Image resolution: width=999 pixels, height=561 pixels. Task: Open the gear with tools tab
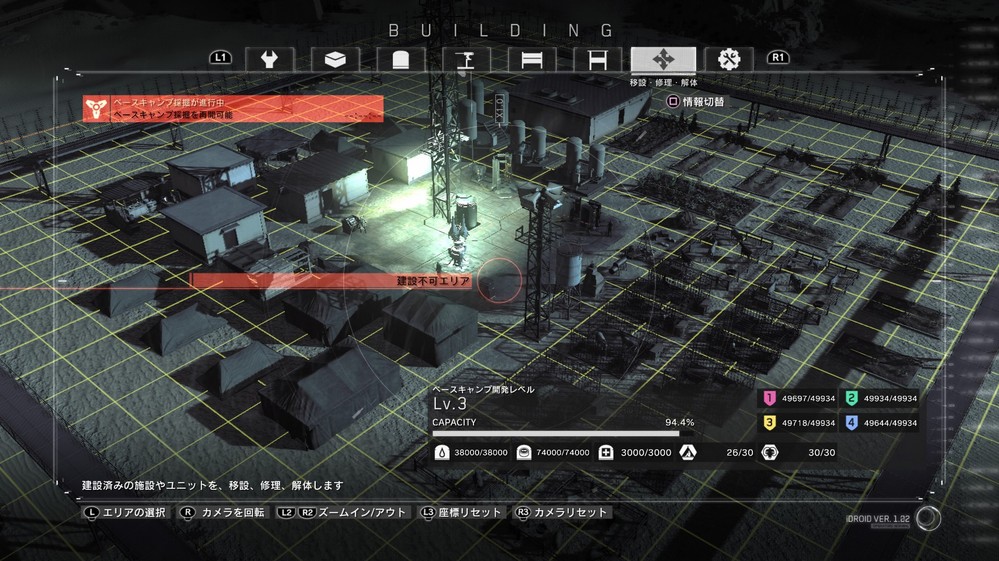click(x=728, y=59)
